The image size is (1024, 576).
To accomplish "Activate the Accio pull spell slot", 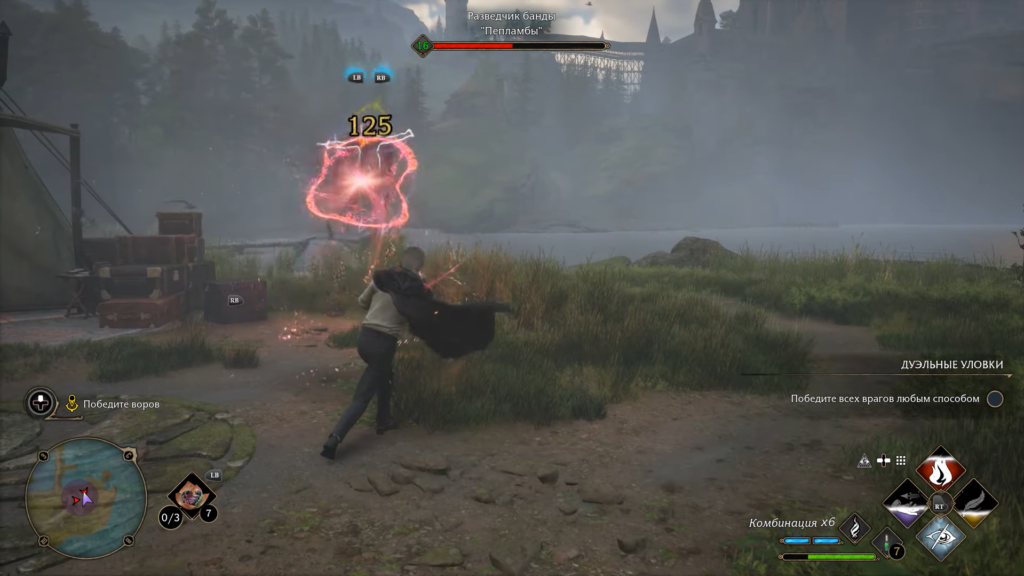I will (906, 502).
